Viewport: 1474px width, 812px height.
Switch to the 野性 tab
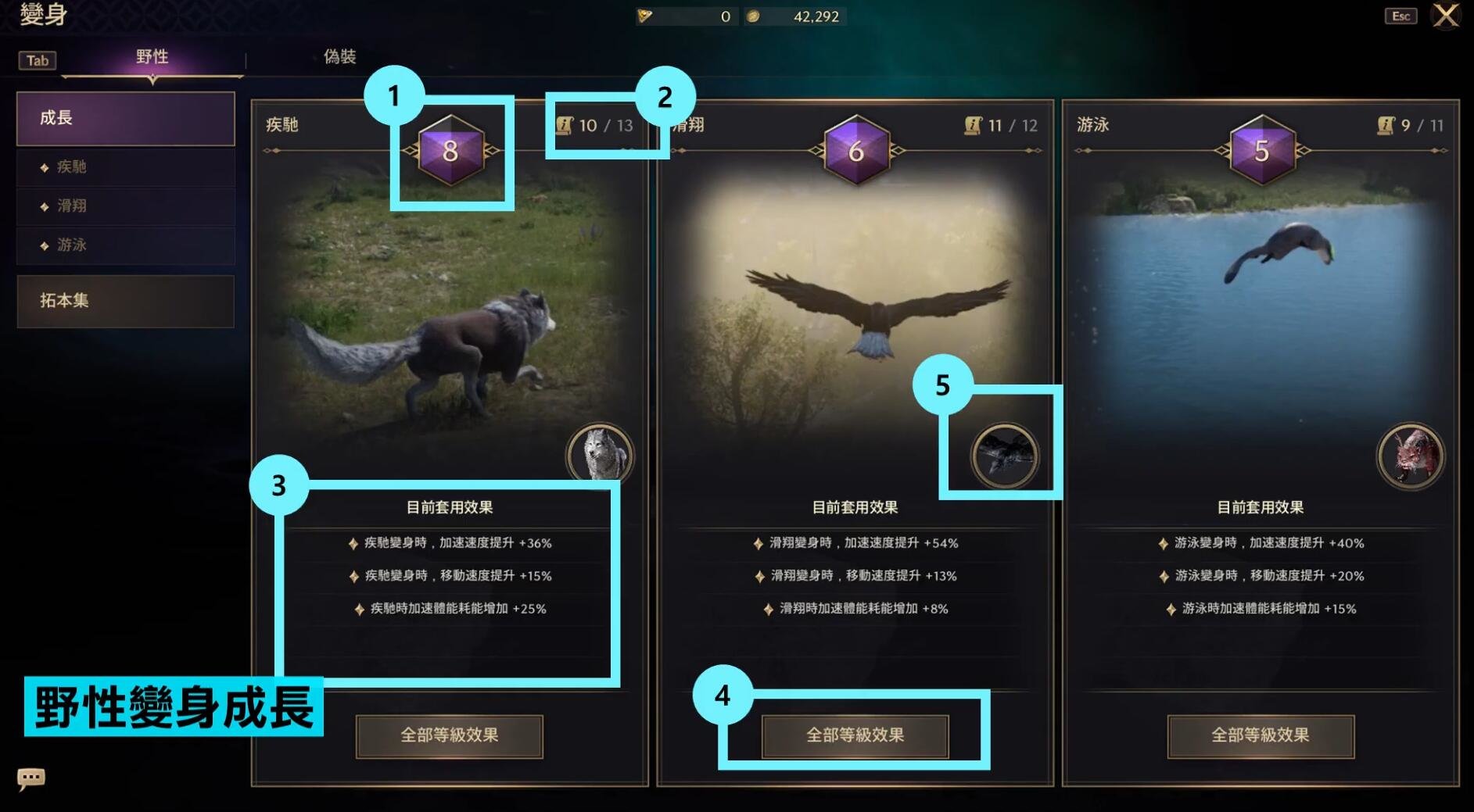tap(152, 57)
